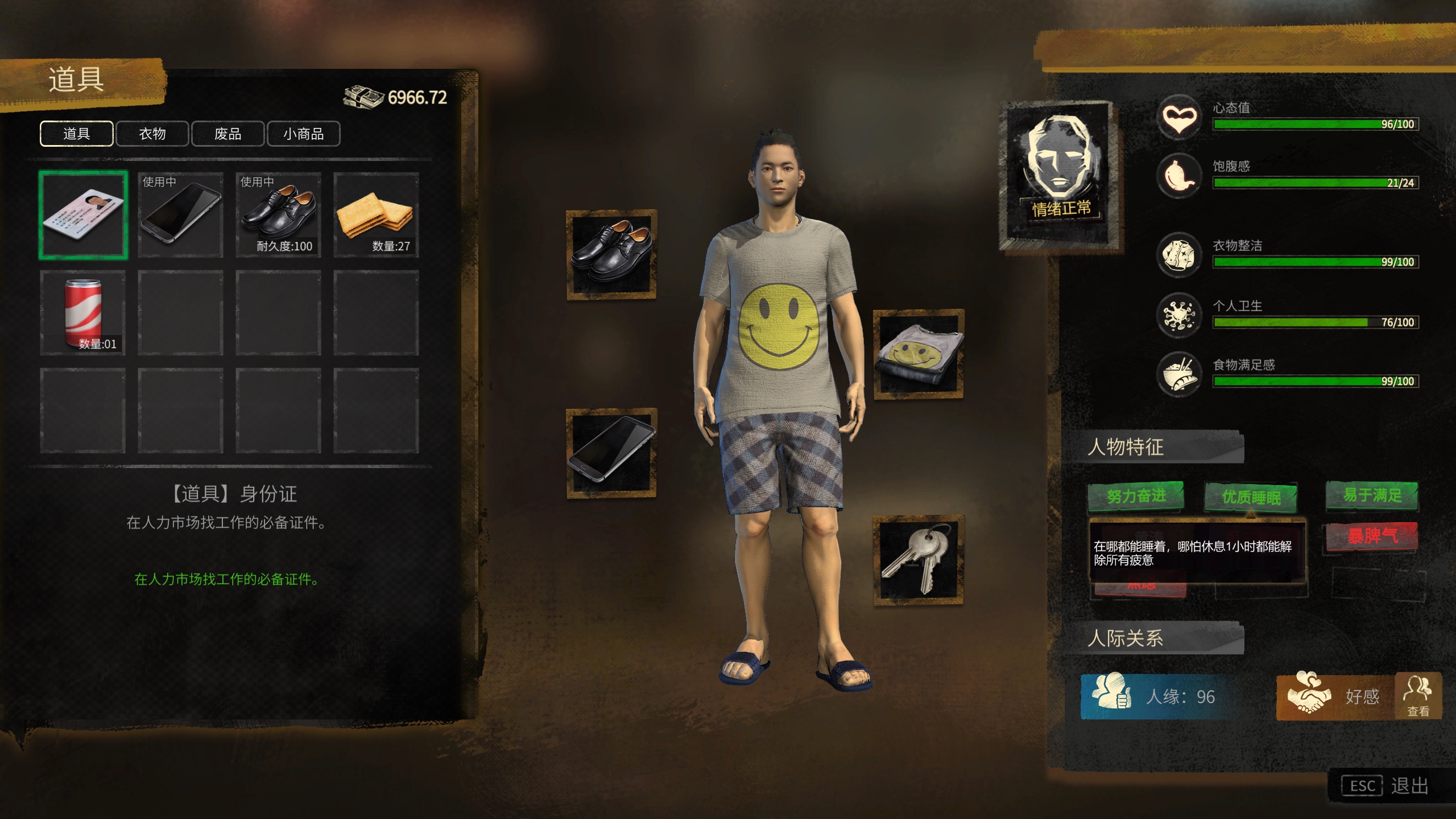Click the equipped phone slot beside character
The height and width of the screenshot is (819, 1456).
coord(611,453)
